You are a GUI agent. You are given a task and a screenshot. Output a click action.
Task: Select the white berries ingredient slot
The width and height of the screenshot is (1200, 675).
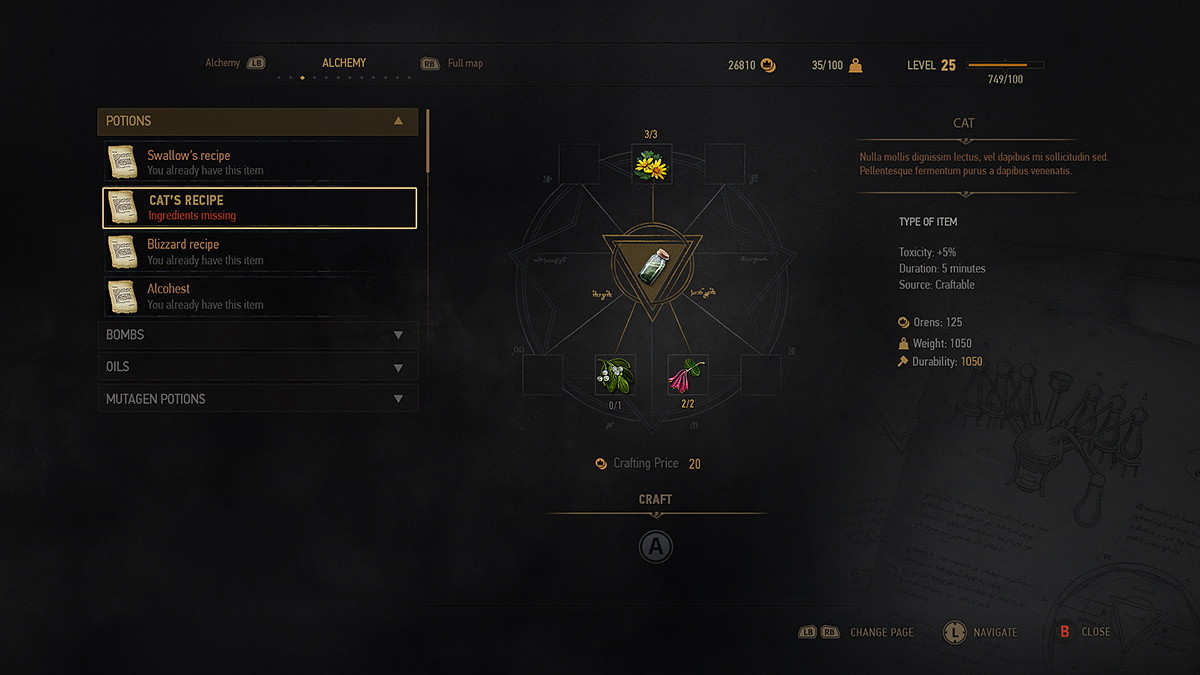pos(615,375)
